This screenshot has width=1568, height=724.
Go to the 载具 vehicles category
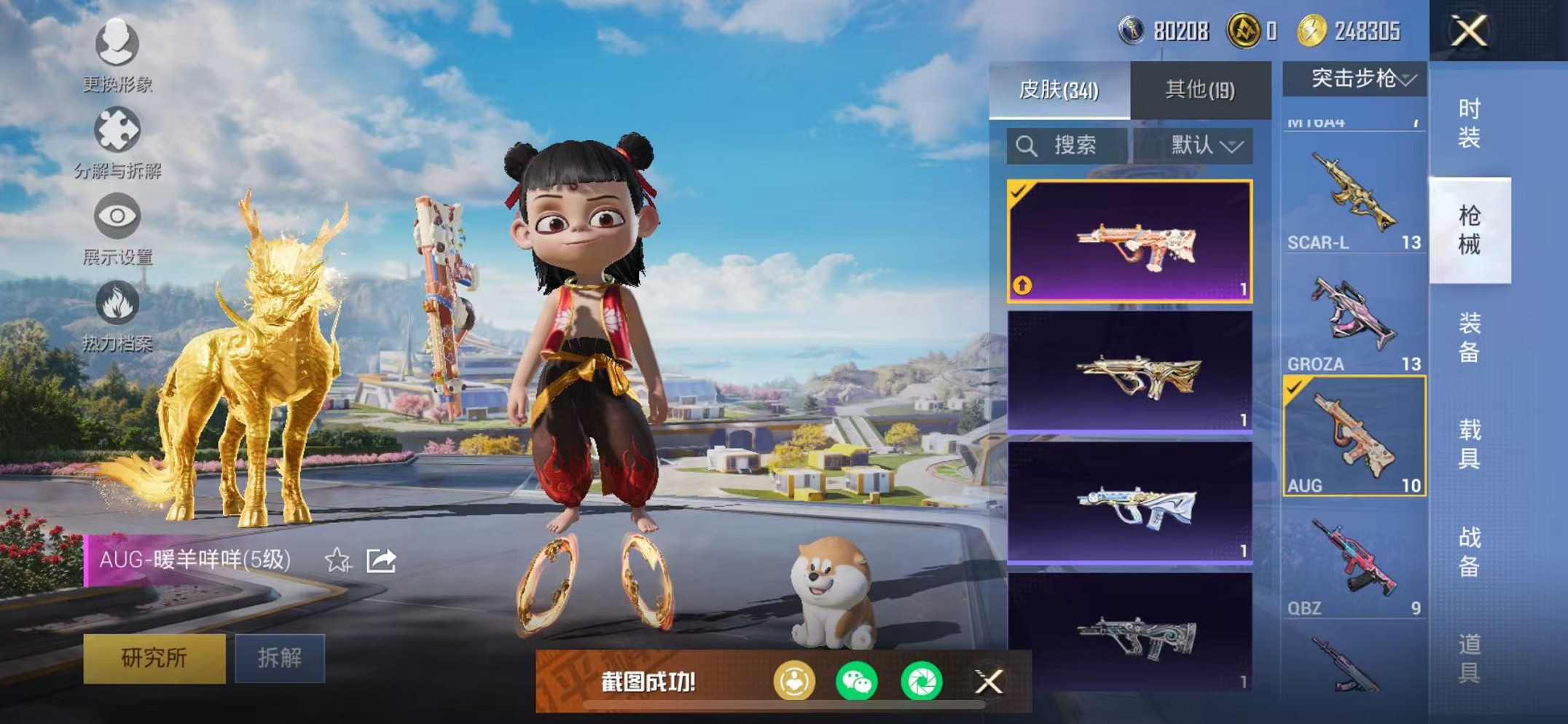coord(1469,444)
